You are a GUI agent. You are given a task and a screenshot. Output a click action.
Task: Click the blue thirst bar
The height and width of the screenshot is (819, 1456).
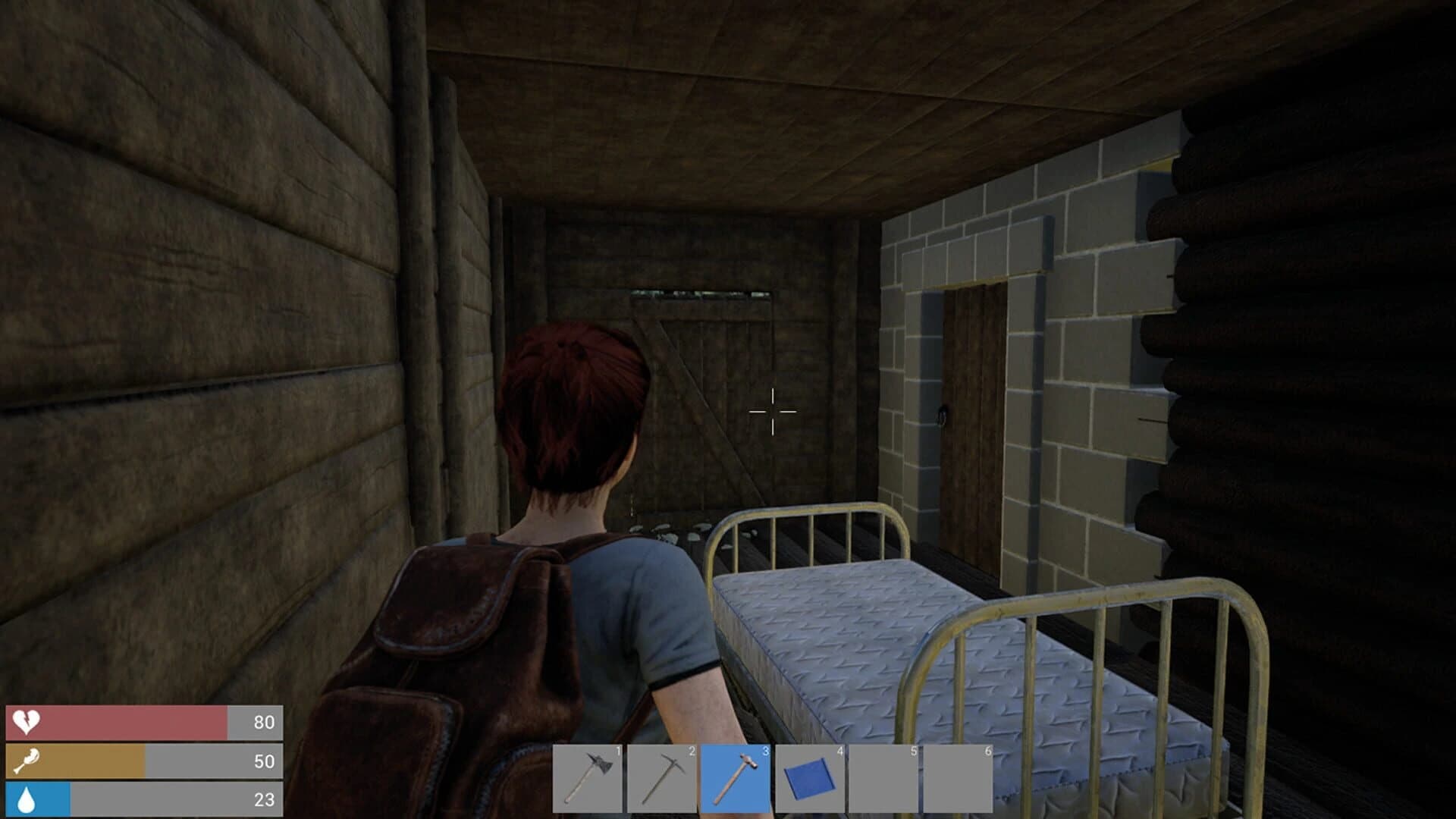38,799
